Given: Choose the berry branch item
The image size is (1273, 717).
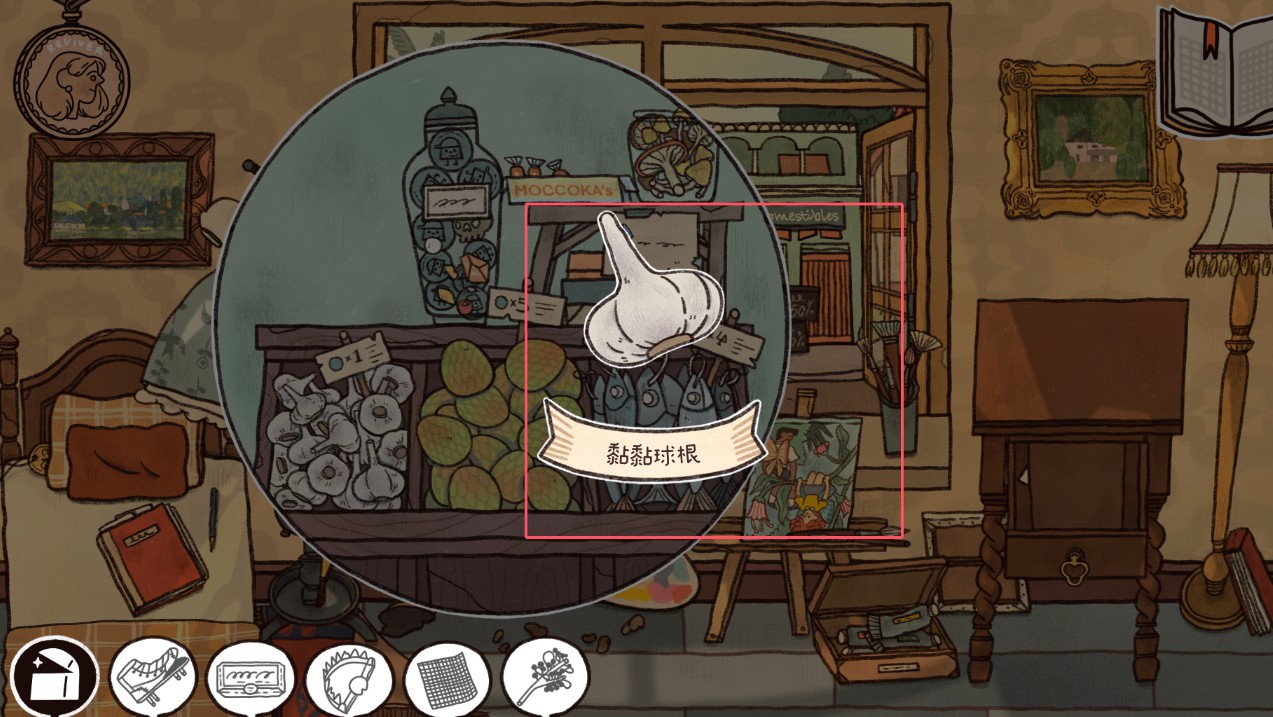Looking at the screenshot, I should (x=543, y=679).
